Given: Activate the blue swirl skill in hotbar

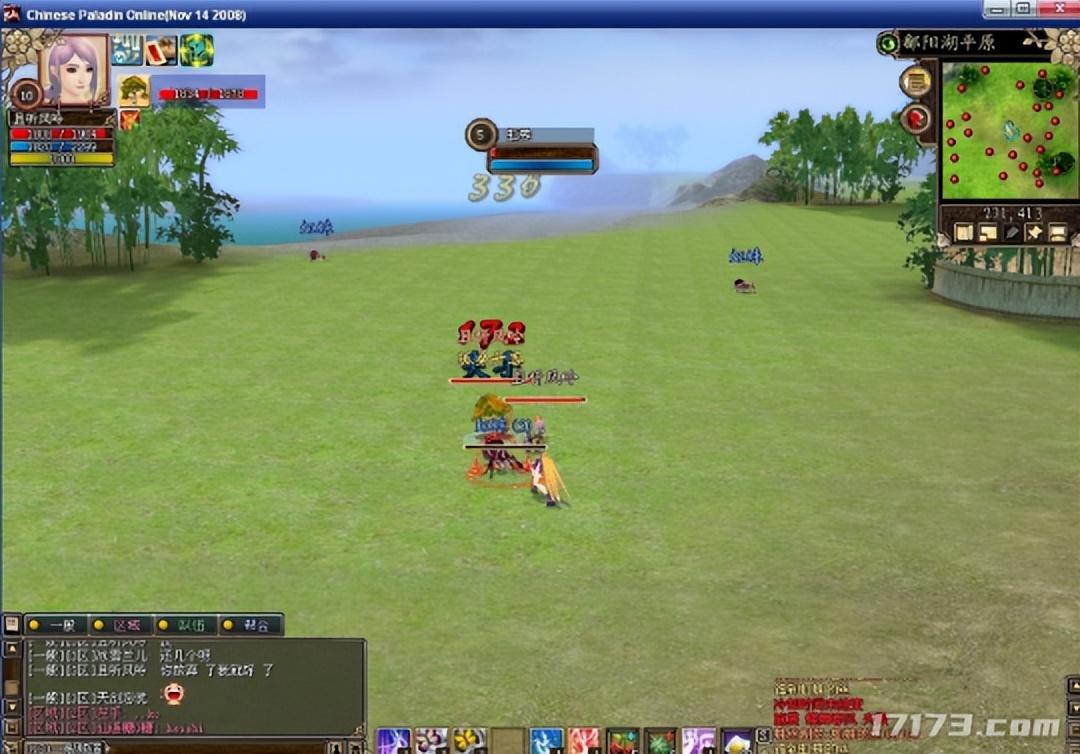Looking at the screenshot, I should point(546,741).
